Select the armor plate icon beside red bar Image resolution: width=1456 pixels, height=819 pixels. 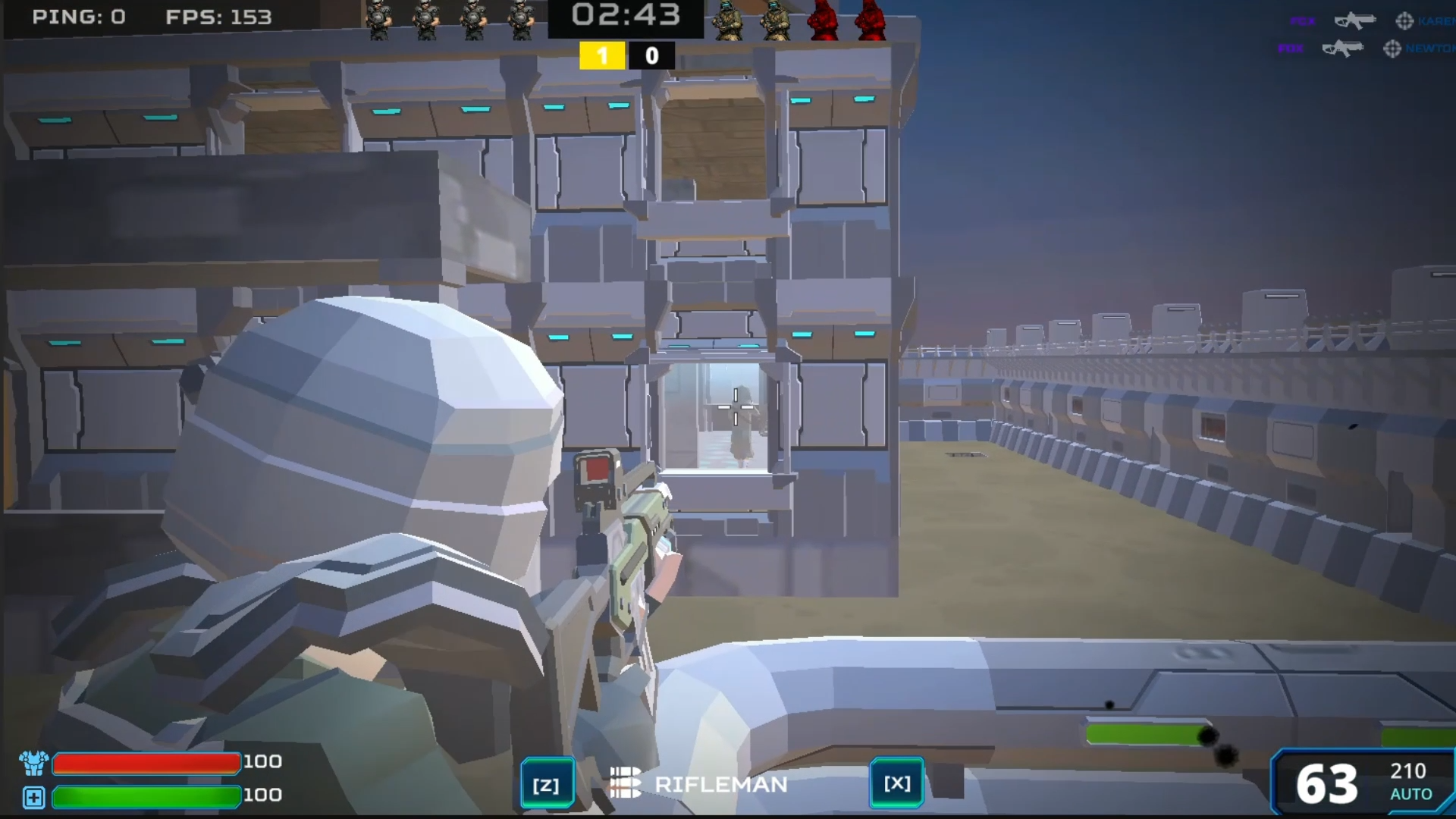tap(33, 762)
